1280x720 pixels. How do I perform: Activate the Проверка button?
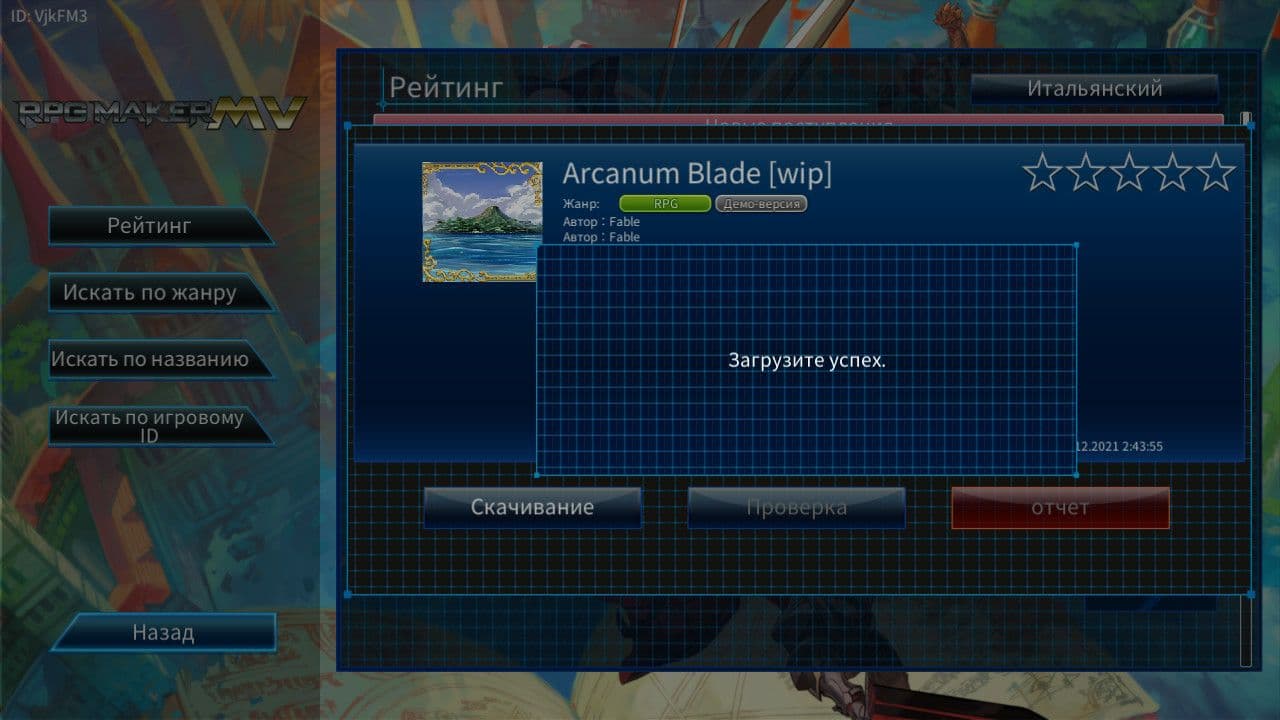coord(796,508)
